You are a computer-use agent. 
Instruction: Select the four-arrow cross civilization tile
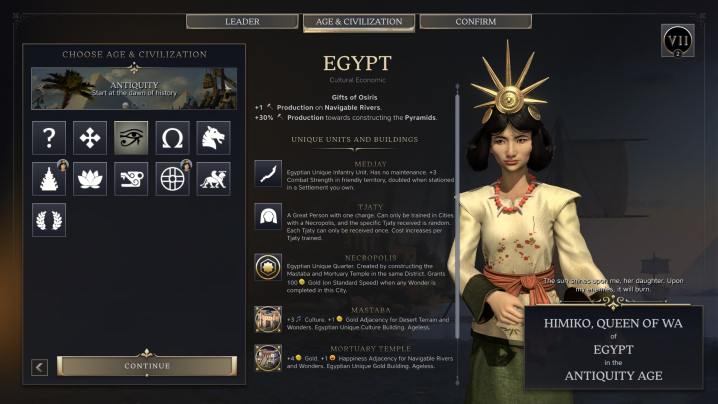point(91,137)
